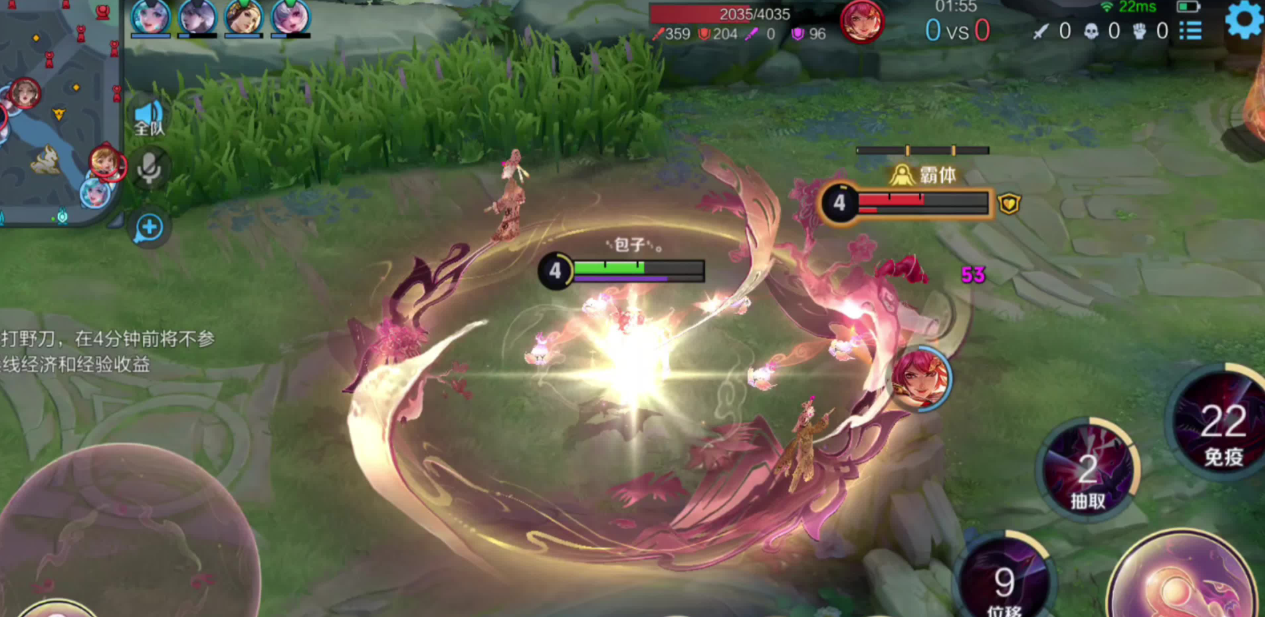
Task: Toggle the 全队 team speaker button
Action: click(149, 118)
